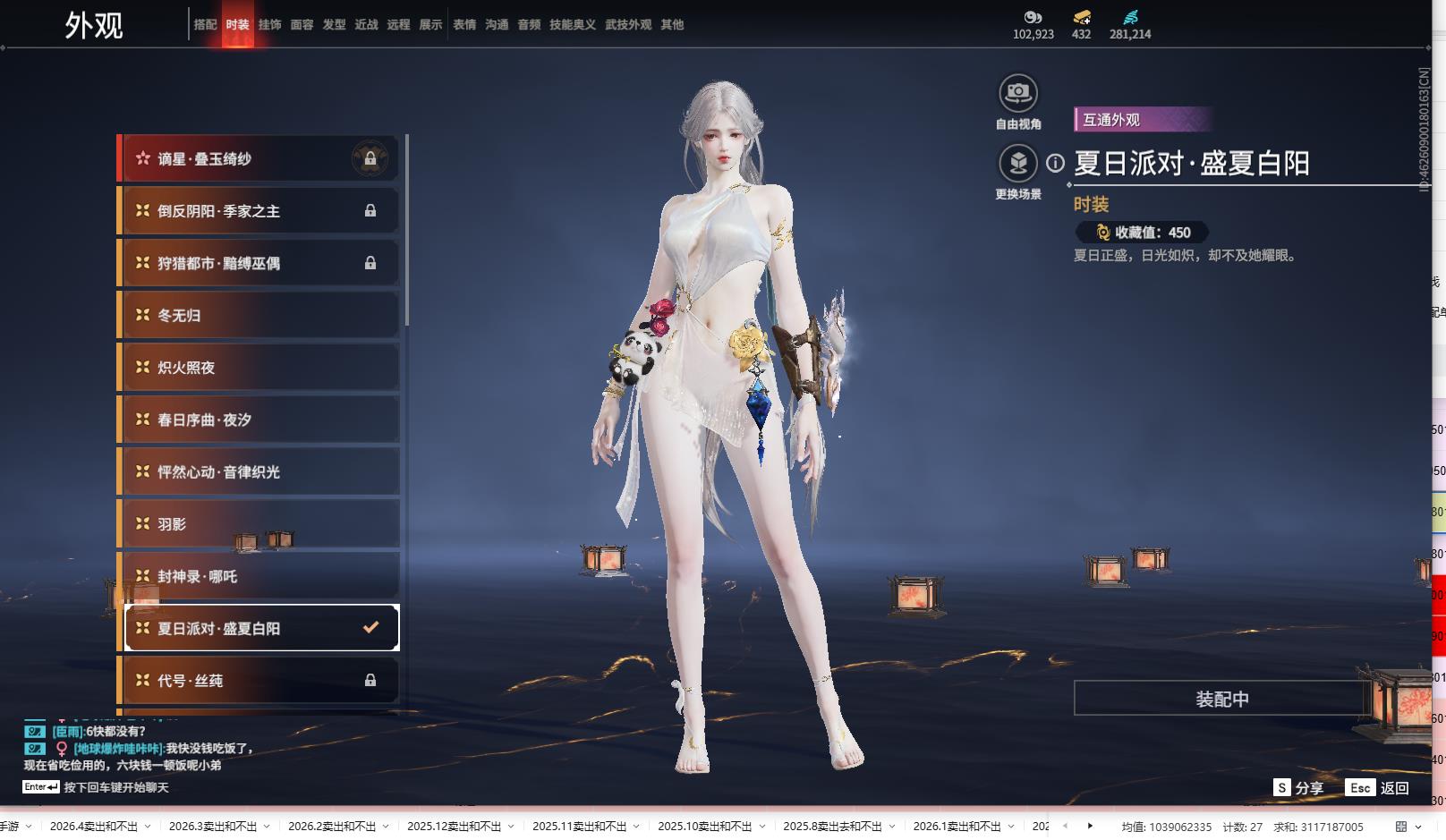Viewport: 1446px width, 840px height.
Task: Switch to the 搭配 tab
Action: [x=205, y=25]
